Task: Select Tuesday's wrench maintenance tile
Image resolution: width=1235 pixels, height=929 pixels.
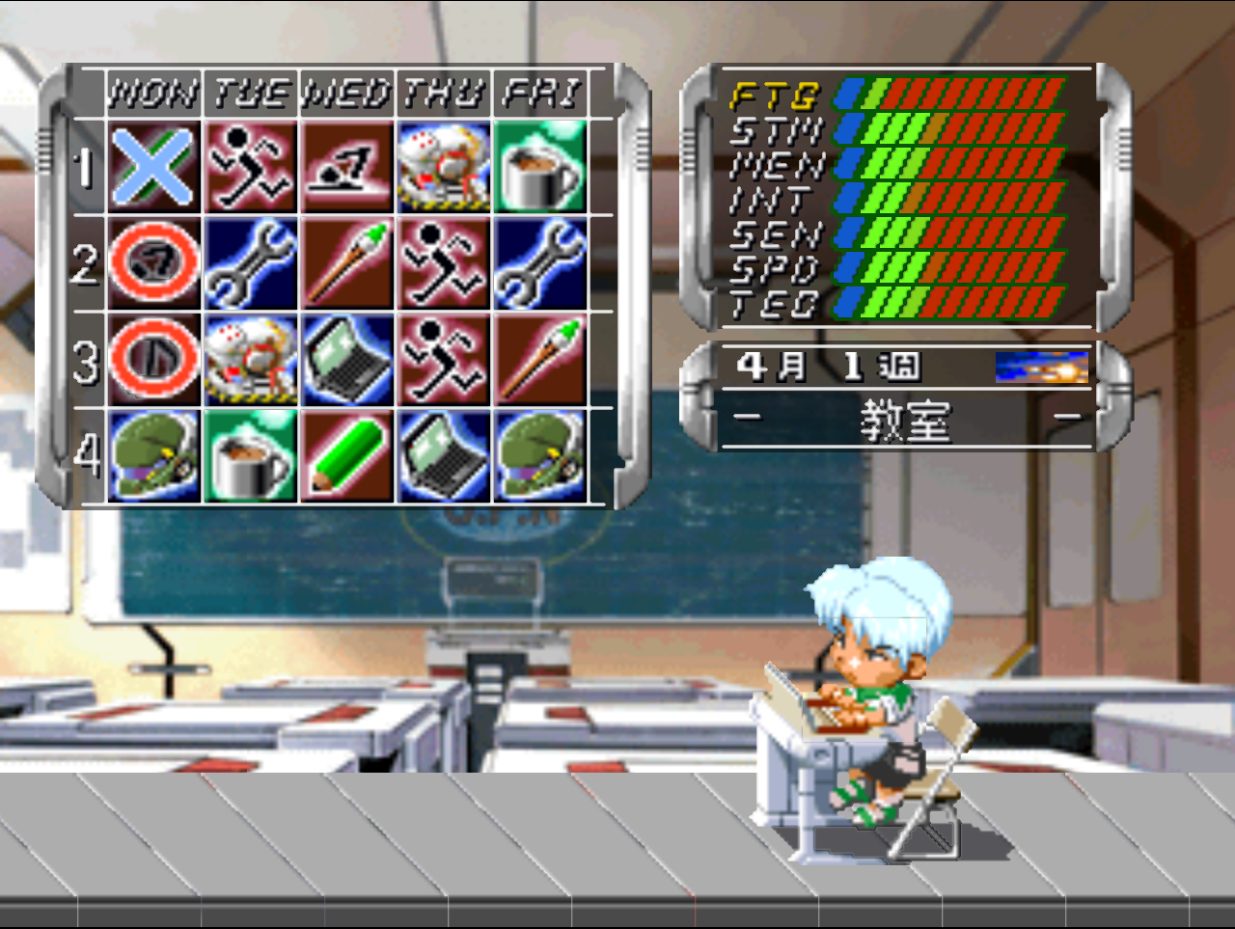Action: point(251,263)
